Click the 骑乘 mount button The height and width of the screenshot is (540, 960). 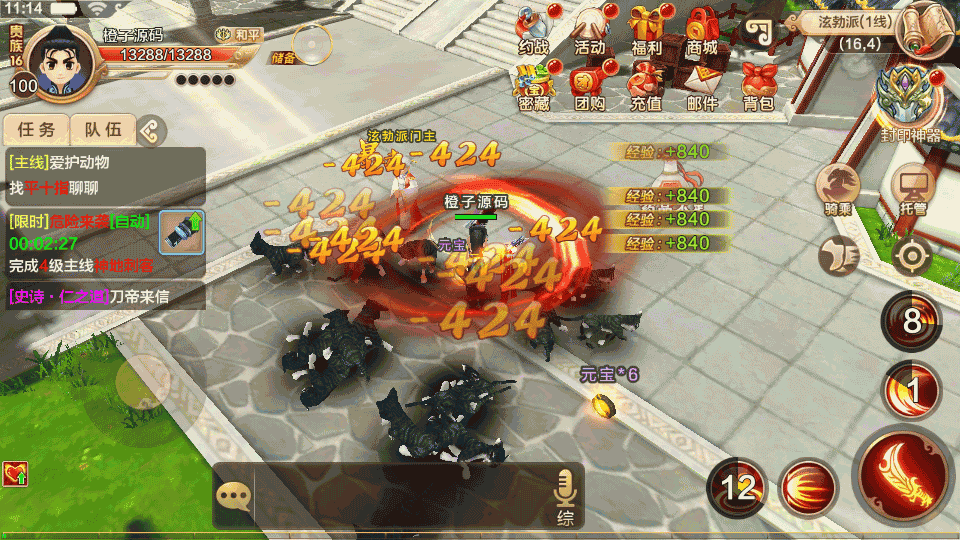(x=838, y=188)
